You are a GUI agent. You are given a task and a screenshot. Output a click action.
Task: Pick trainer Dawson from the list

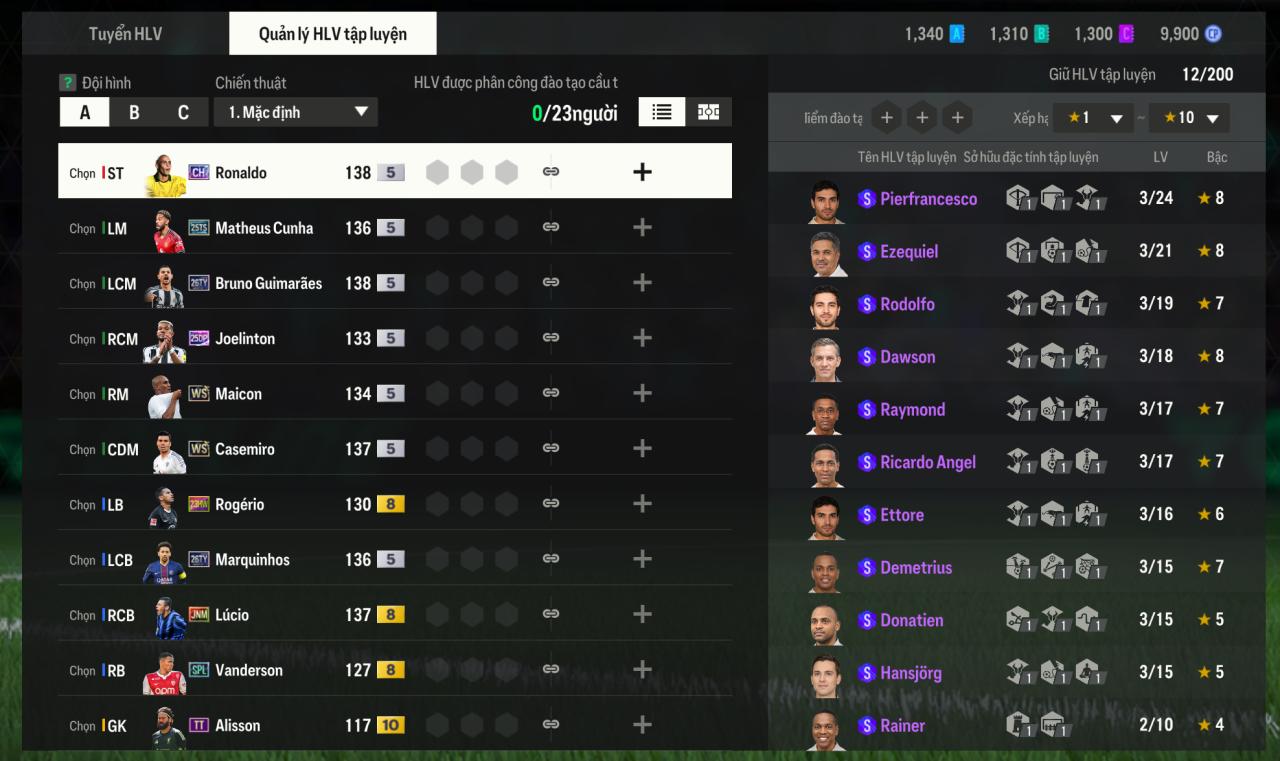(x=907, y=357)
